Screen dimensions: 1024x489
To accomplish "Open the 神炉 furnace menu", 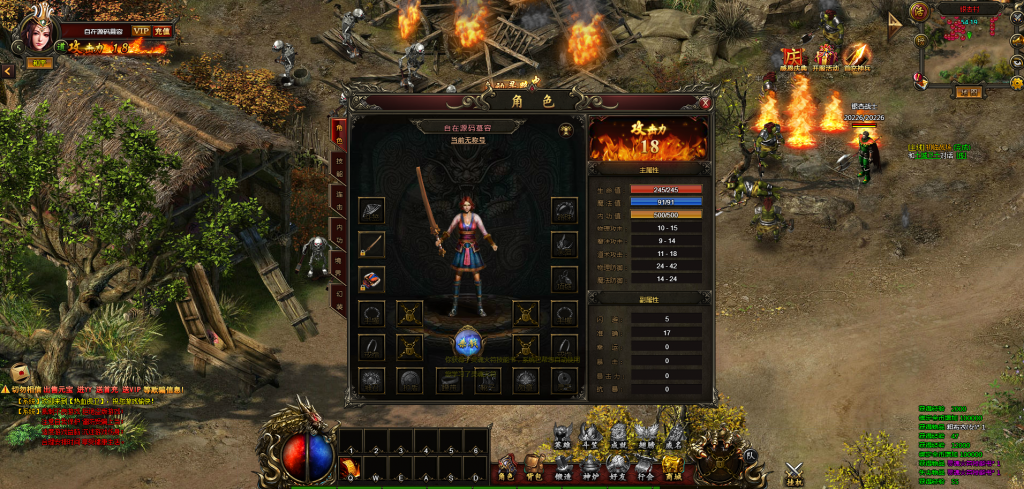I will pos(590,466).
